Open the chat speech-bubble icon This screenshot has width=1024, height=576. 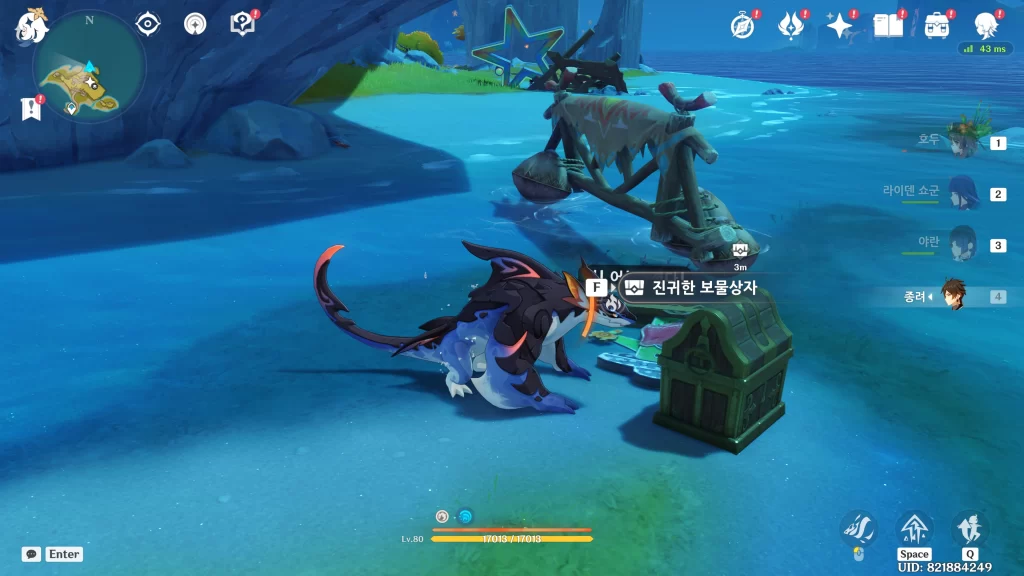[31, 554]
